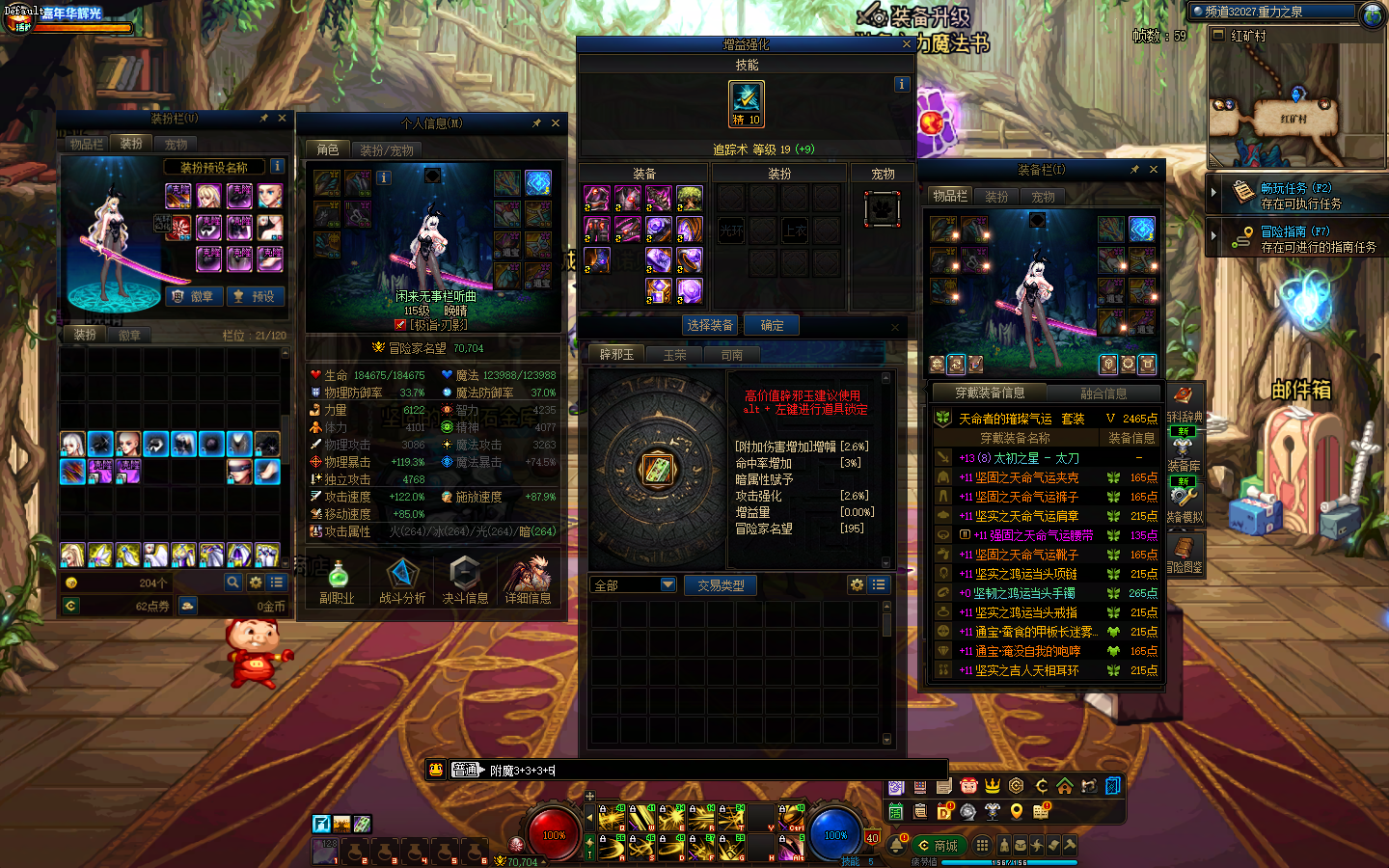
Task: Select the 司南 tab
Action: click(x=731, y=355)
